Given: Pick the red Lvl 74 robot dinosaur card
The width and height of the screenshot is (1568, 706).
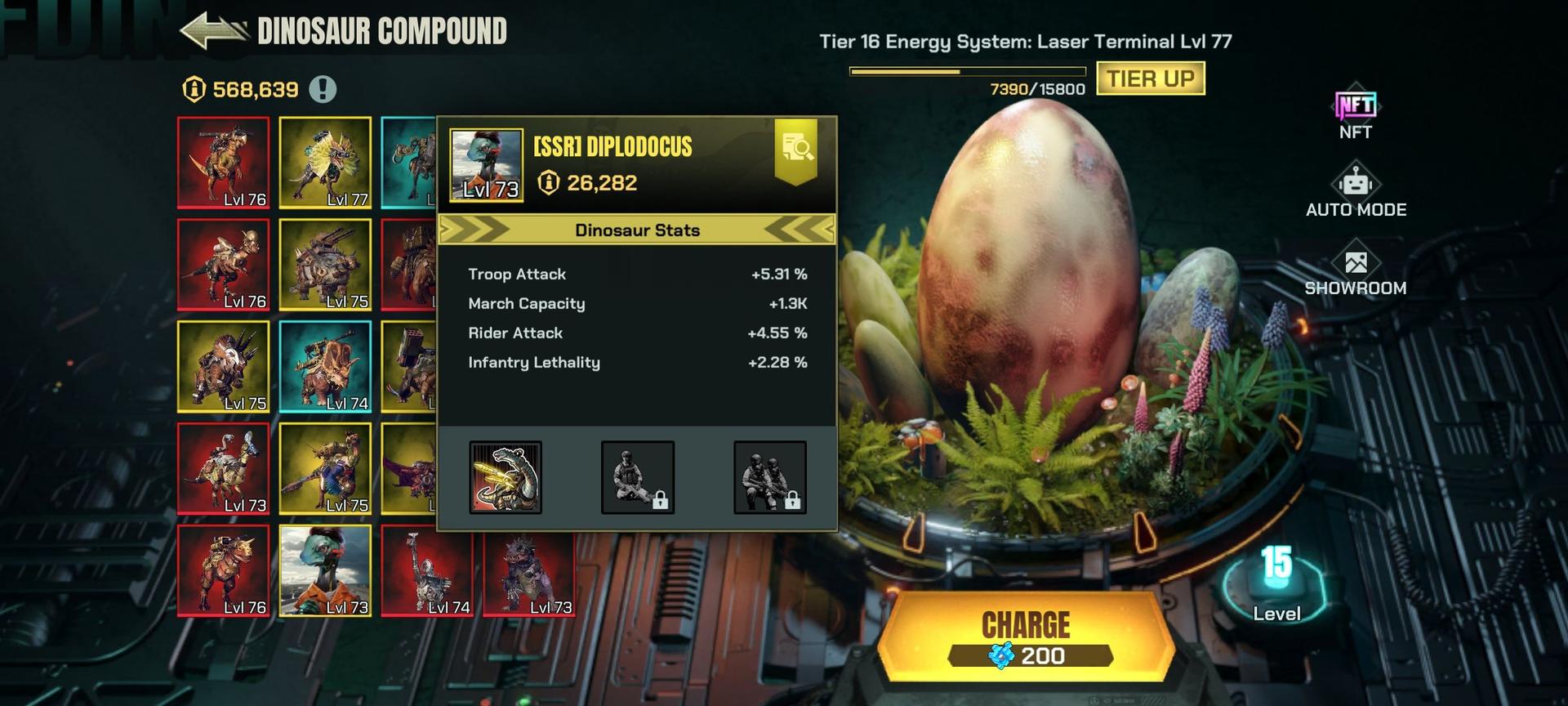Looking at the screenshot, I should pos(427,570).
